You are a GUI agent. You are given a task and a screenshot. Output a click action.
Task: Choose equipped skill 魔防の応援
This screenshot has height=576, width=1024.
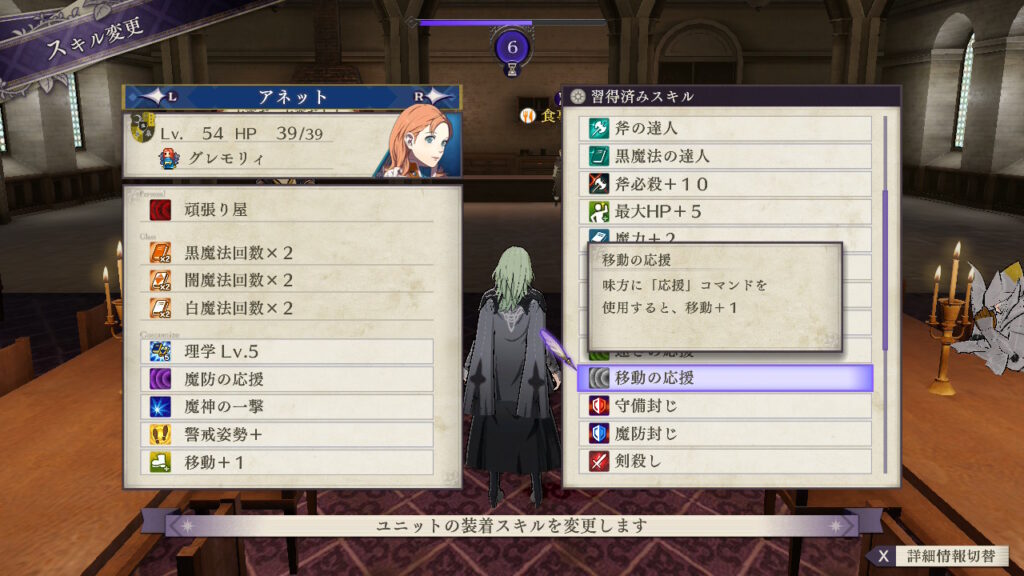pyautogui.click(x=290, y=379)
